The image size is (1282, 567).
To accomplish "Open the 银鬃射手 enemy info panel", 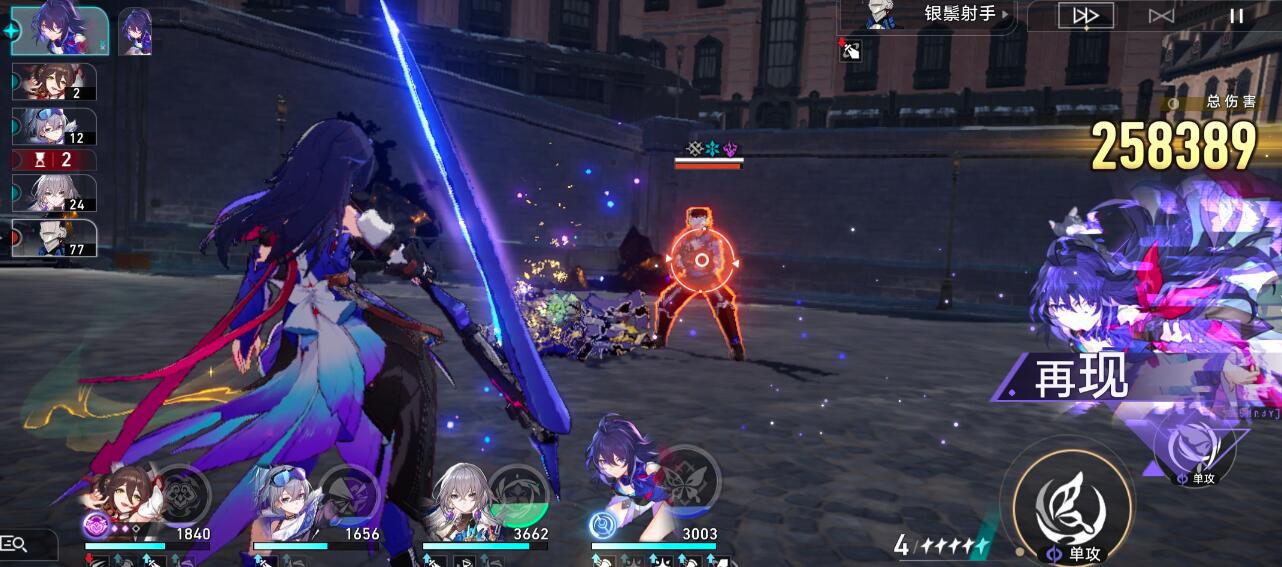I will coord(928,15).
